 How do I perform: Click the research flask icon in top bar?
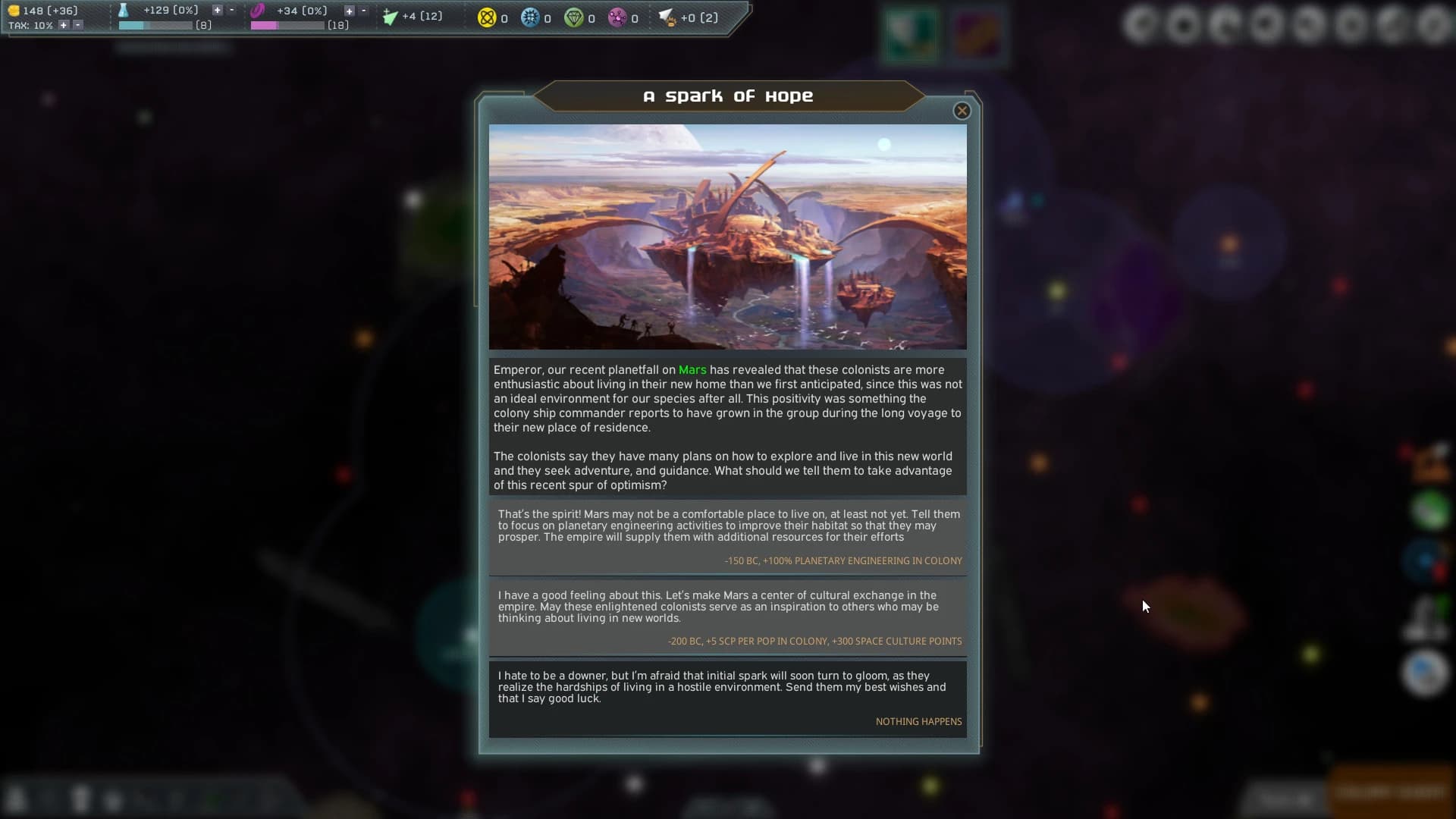tap(124, 11)
